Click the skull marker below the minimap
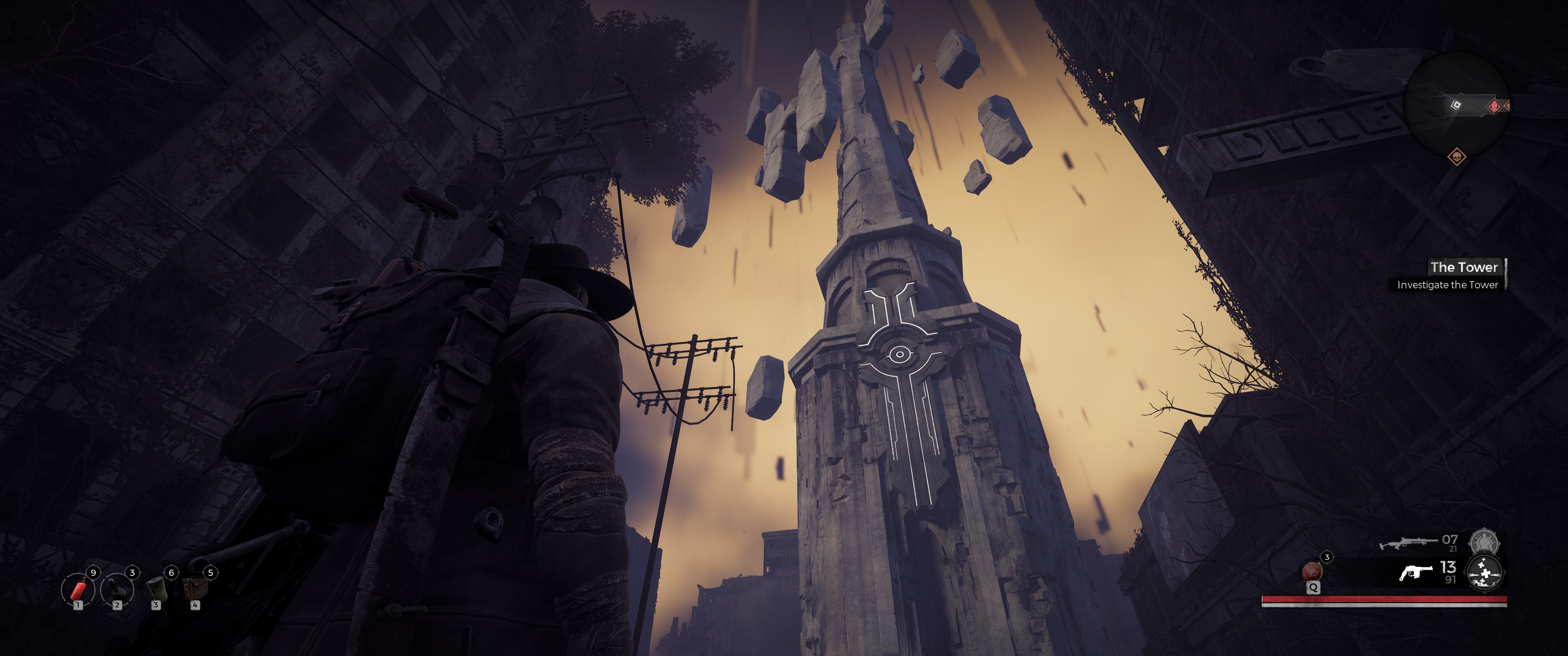This screenshot has height=656, width=1568. point(1456,157)
